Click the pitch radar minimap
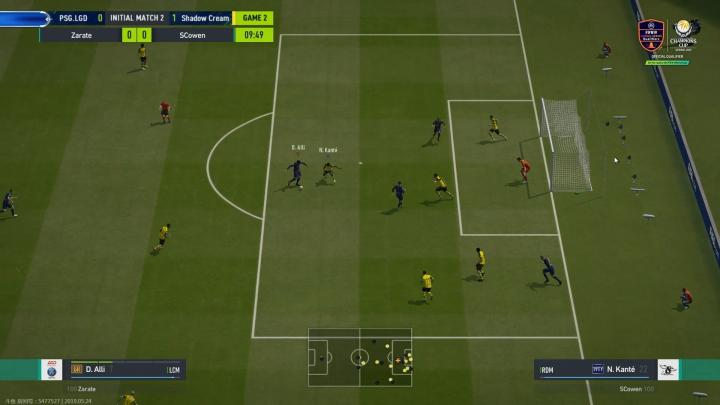Viewport: 720px width, 405px height. [x=359, y=357]
